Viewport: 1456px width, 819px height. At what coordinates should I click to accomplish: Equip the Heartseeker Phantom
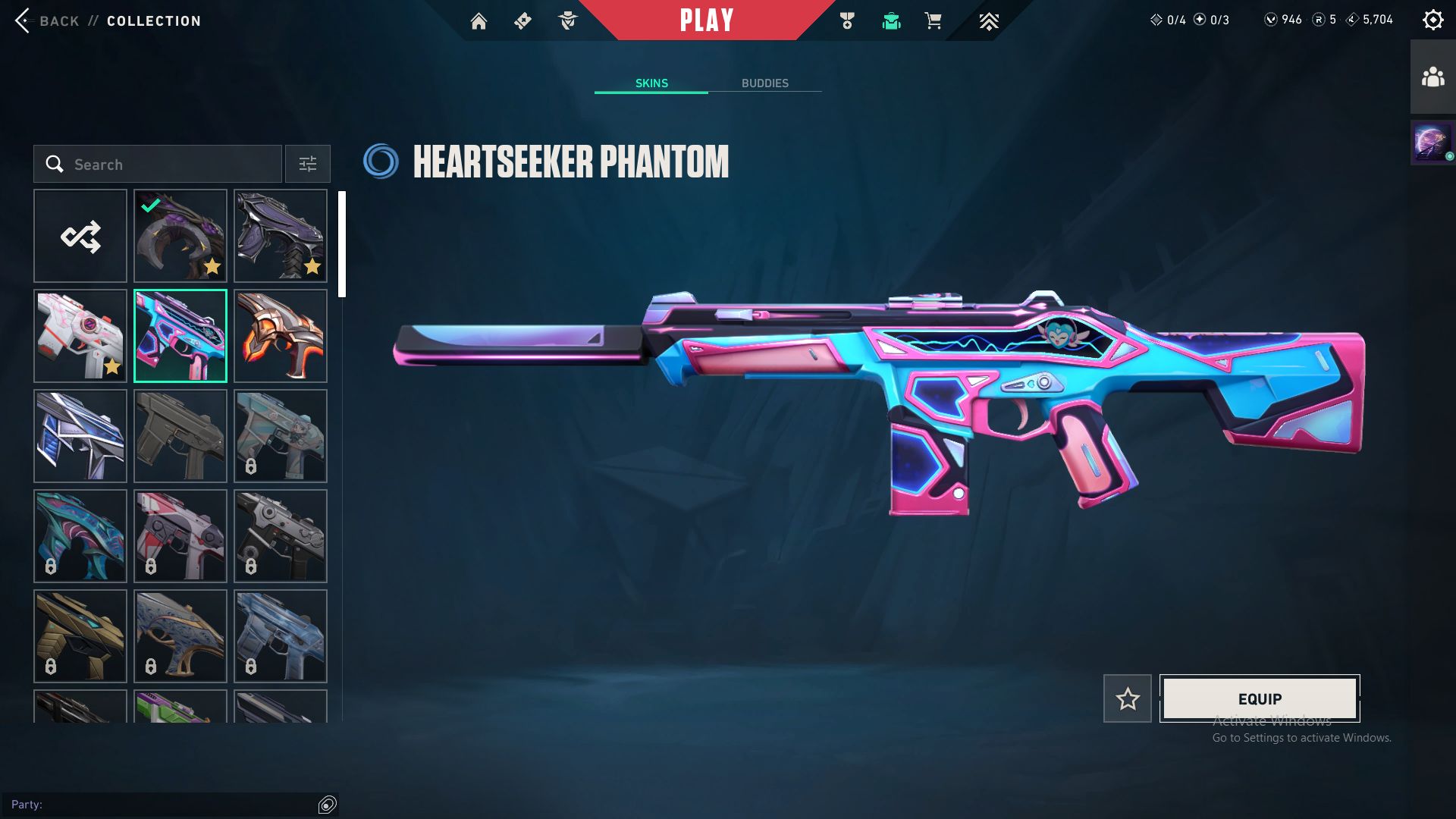pos(1260,698)
